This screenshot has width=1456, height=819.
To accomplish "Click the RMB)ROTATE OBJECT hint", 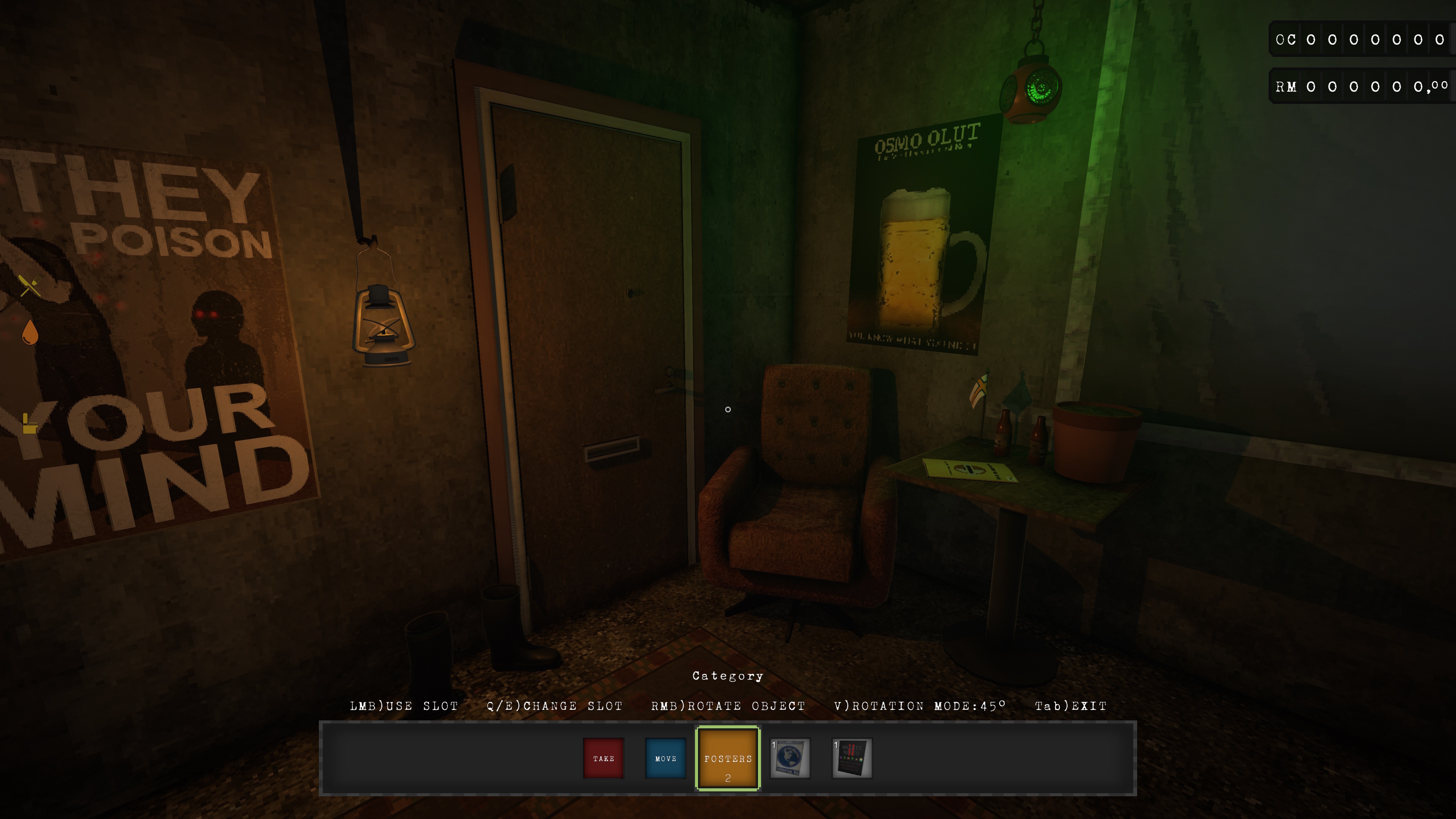I will (x=728, y=705).
